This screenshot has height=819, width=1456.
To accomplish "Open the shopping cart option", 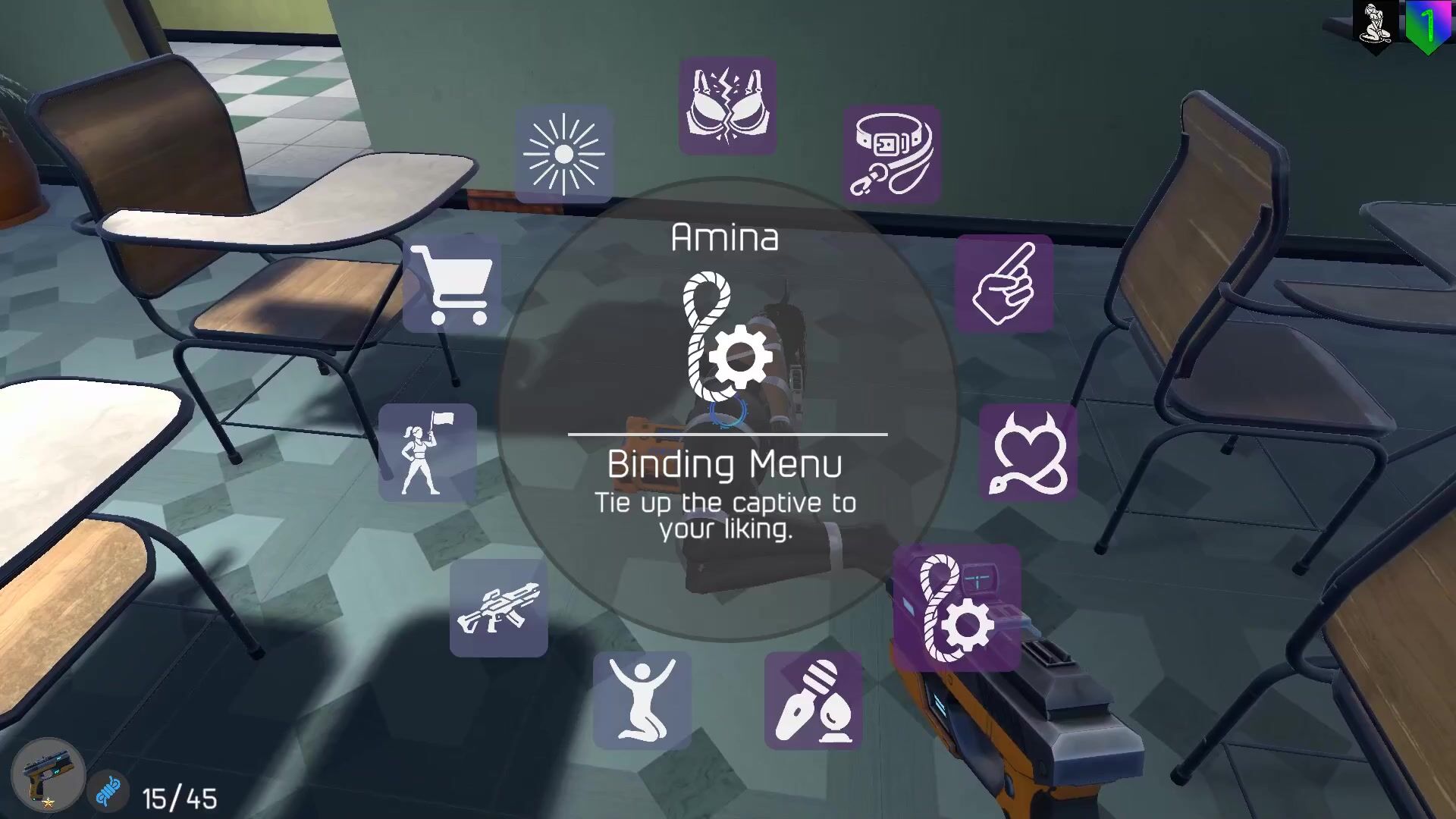I will [x=452, y=284].
